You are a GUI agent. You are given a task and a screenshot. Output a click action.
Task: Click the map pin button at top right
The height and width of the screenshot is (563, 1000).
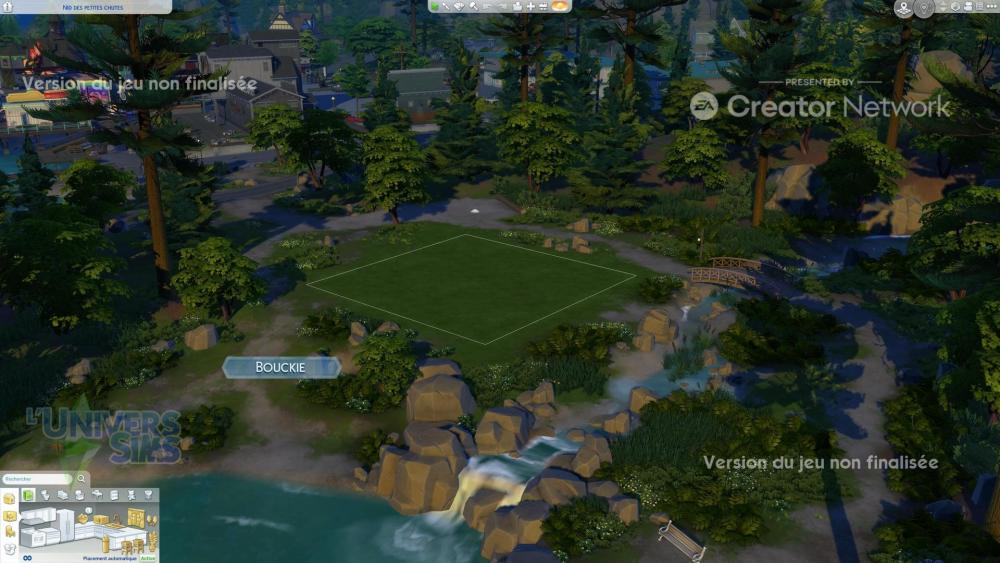pos(904,8)
